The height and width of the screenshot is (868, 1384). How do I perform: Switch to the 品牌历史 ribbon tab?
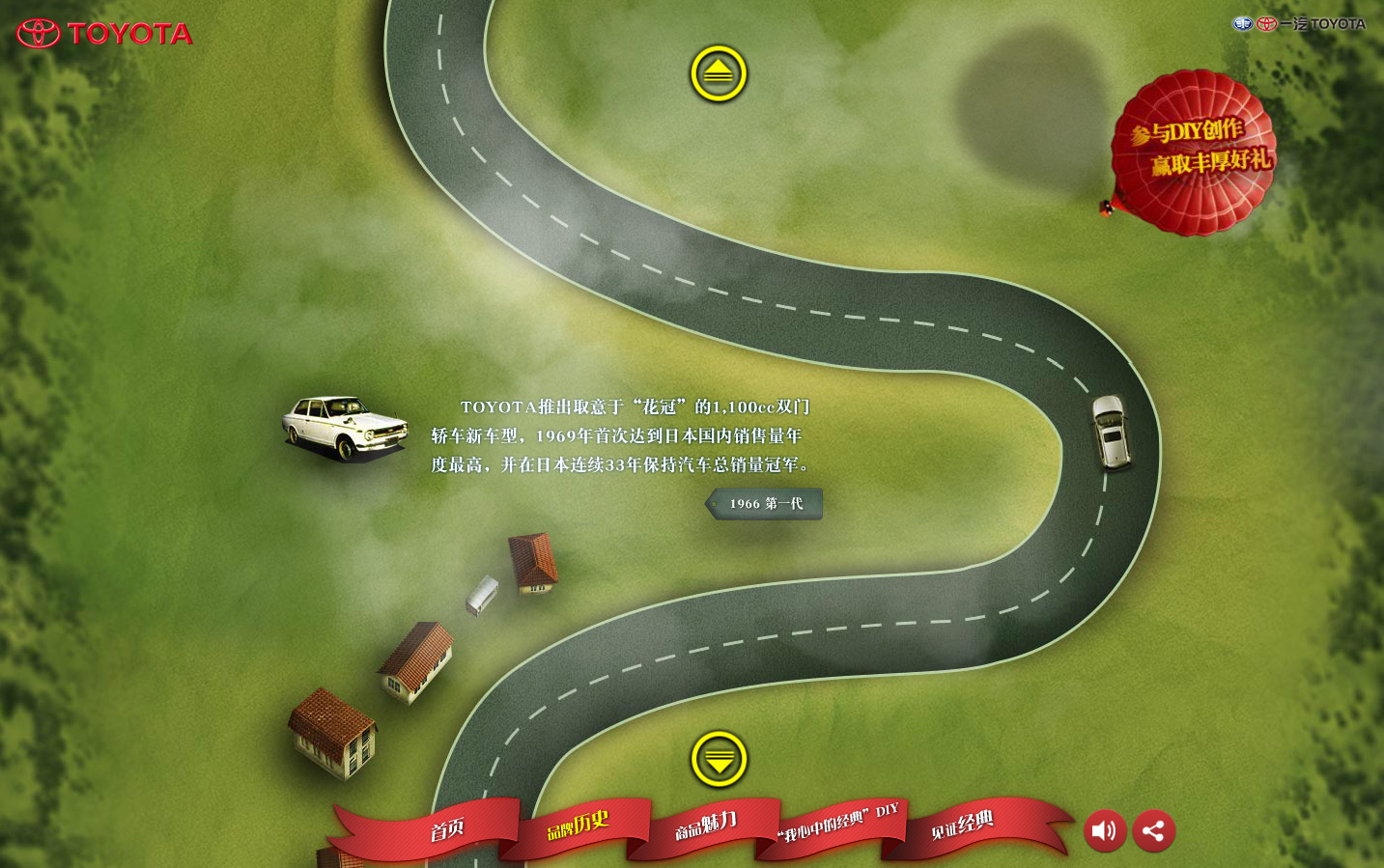pos(578,826)
